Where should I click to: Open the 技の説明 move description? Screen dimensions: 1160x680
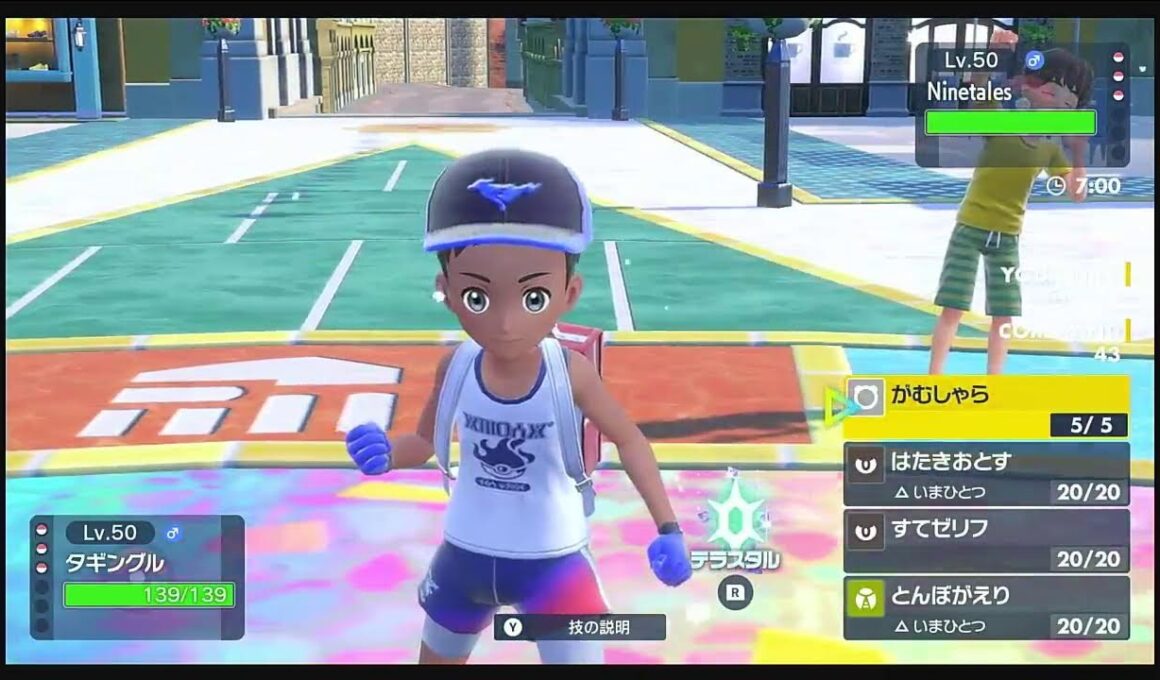coord(580,627)
